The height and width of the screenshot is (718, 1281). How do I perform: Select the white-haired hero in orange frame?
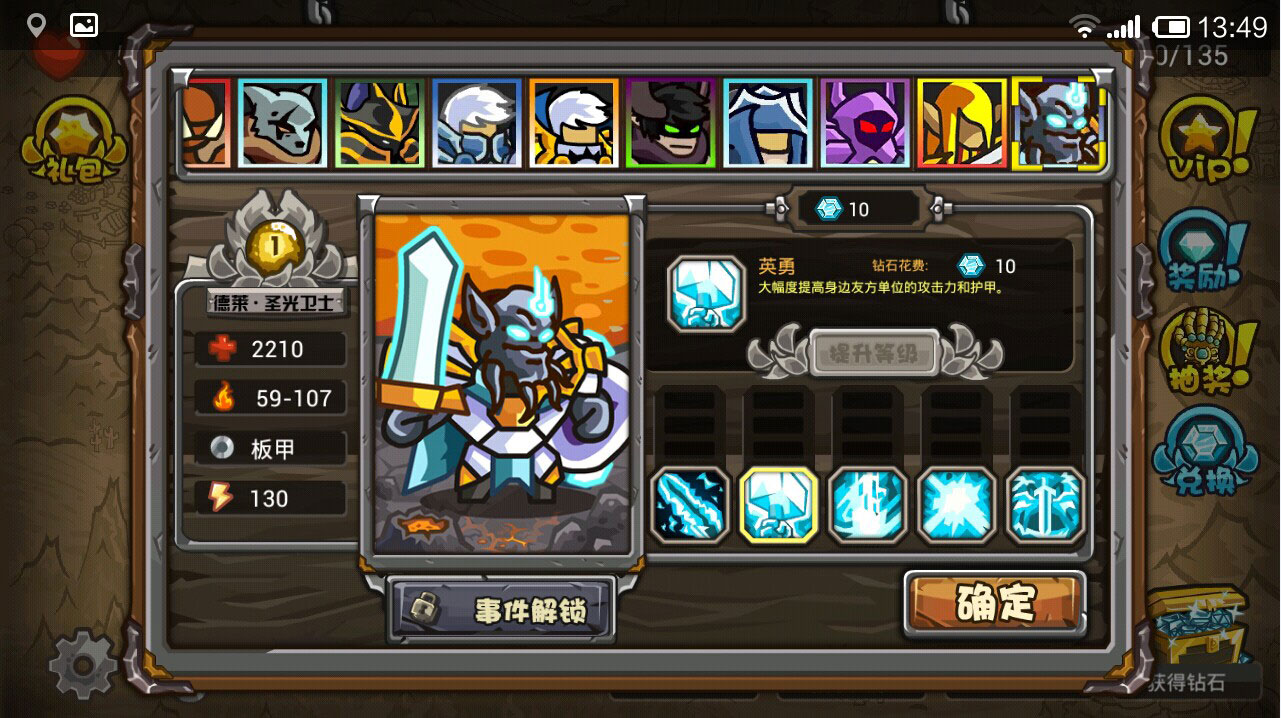(x=574, y=123)
